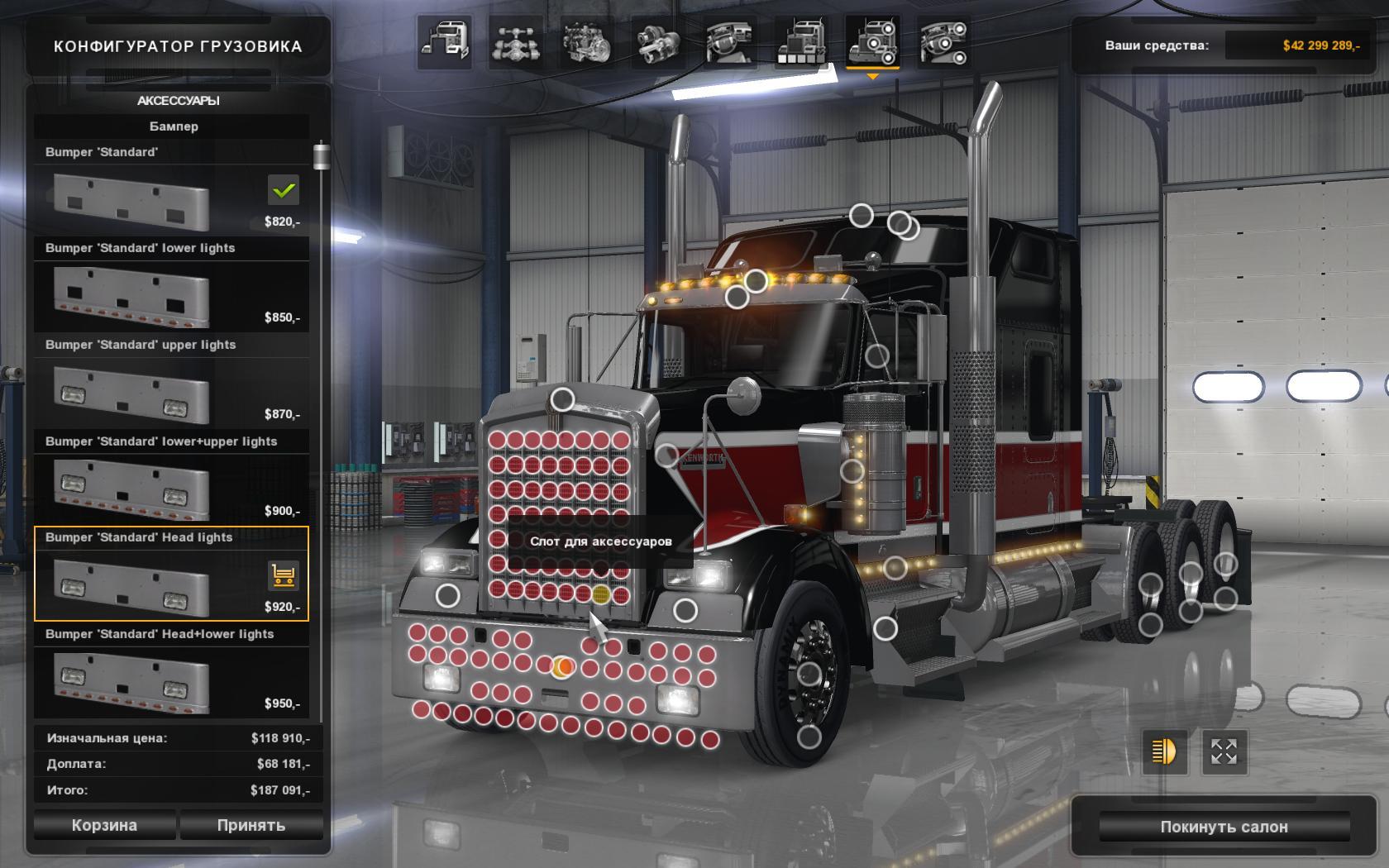Open the engine category tab
Screen dimensions: 1389x868
pyautogui.click(x=587, y=41)
